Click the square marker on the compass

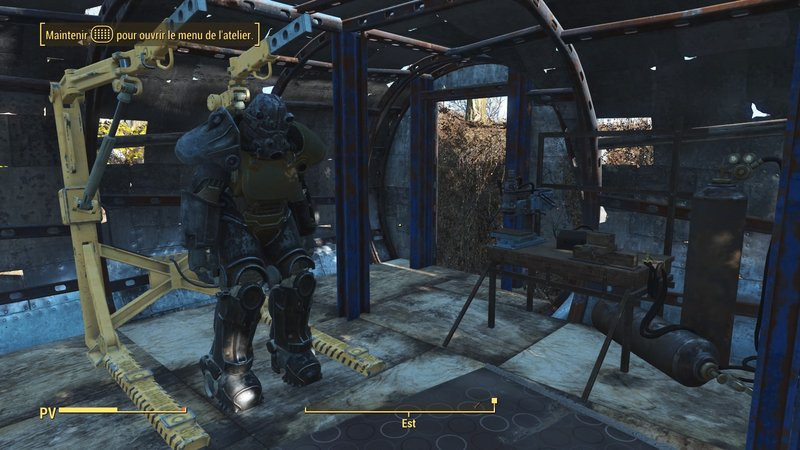[494, 402]
